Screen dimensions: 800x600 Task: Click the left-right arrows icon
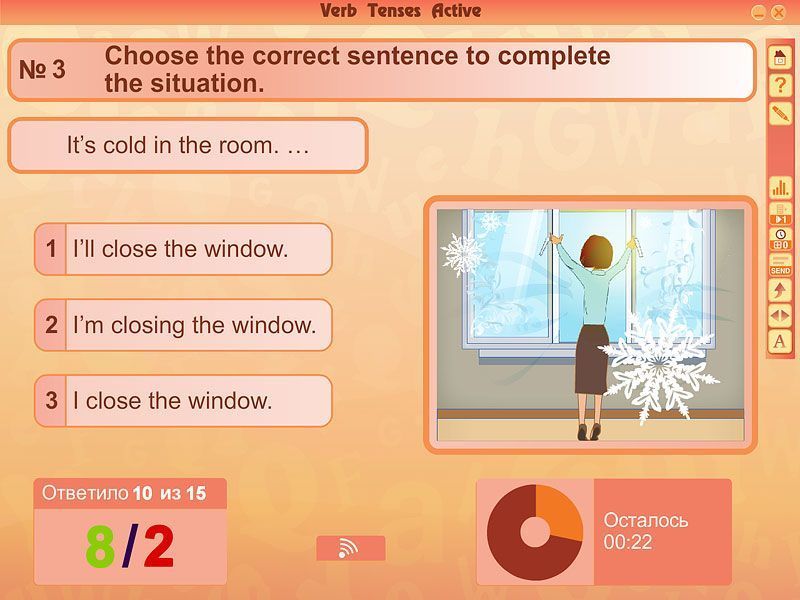click(x=780, y=315)
